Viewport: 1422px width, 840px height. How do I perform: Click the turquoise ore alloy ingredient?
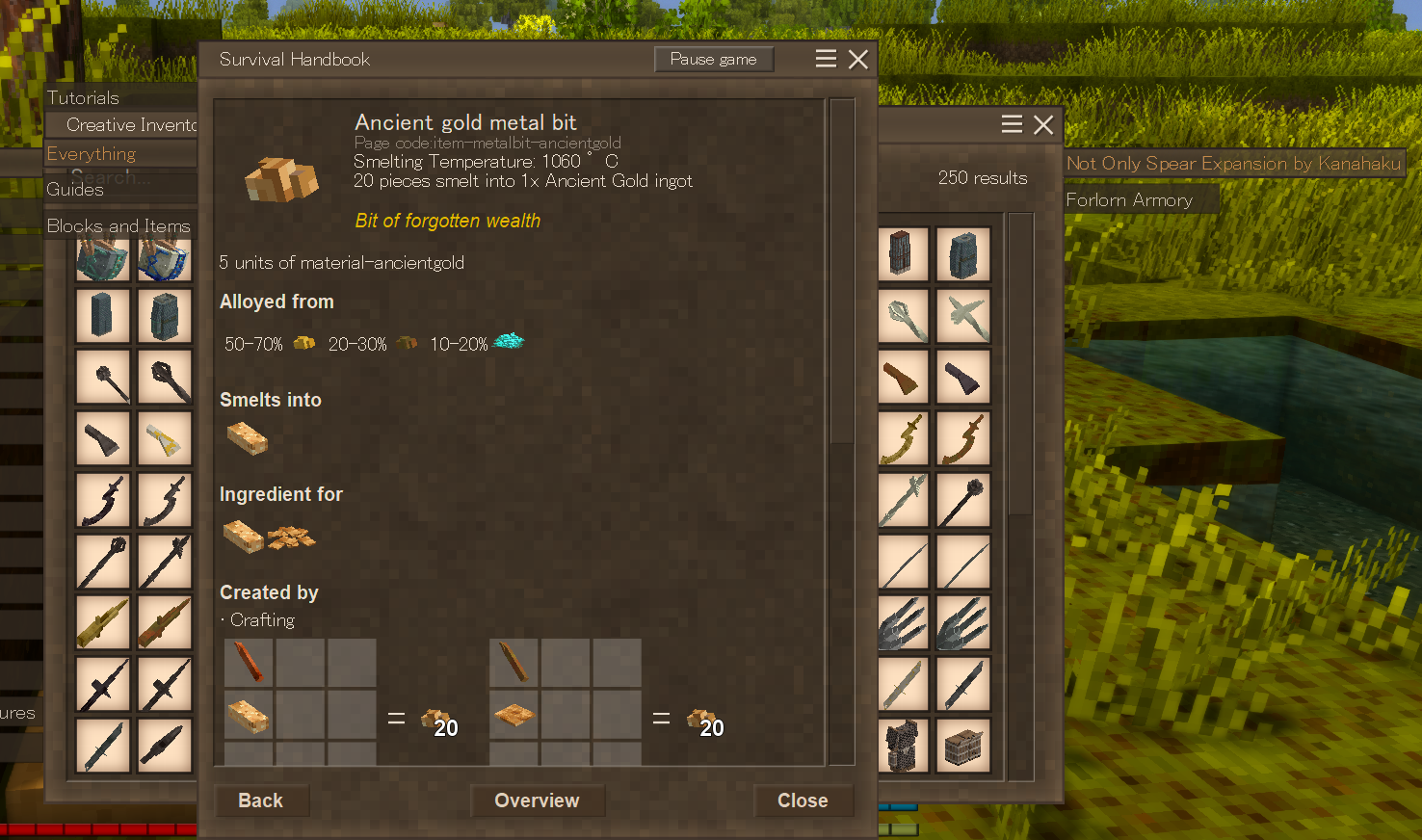click(509, 341)
